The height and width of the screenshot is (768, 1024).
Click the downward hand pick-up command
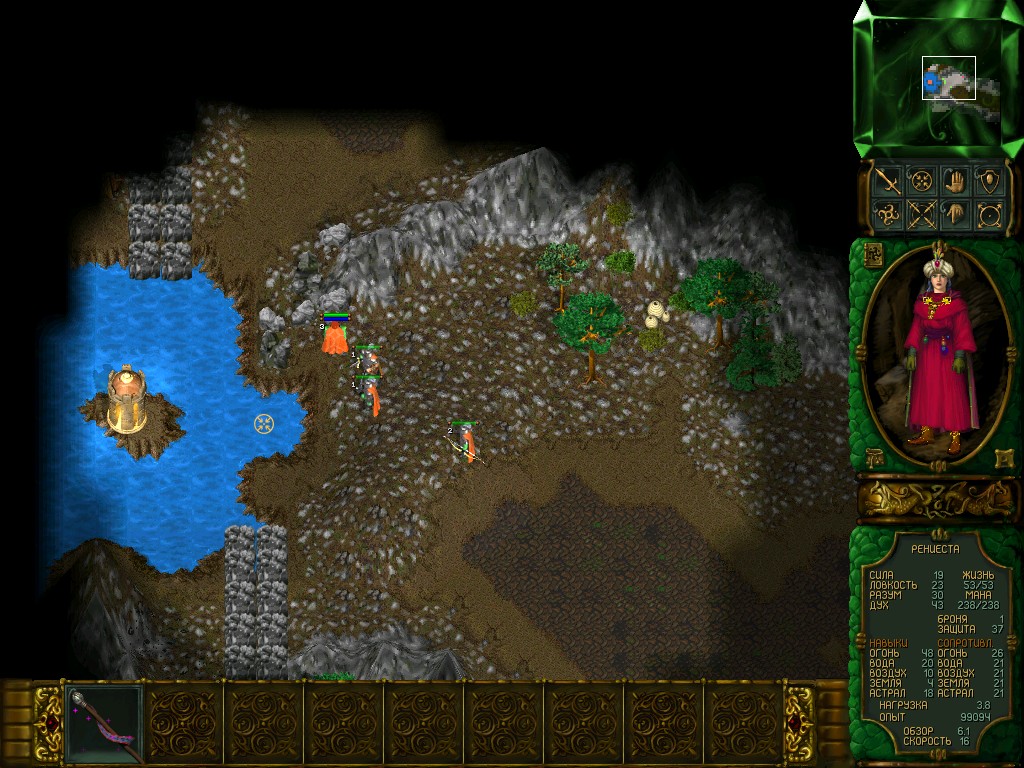tap(955, 214)
